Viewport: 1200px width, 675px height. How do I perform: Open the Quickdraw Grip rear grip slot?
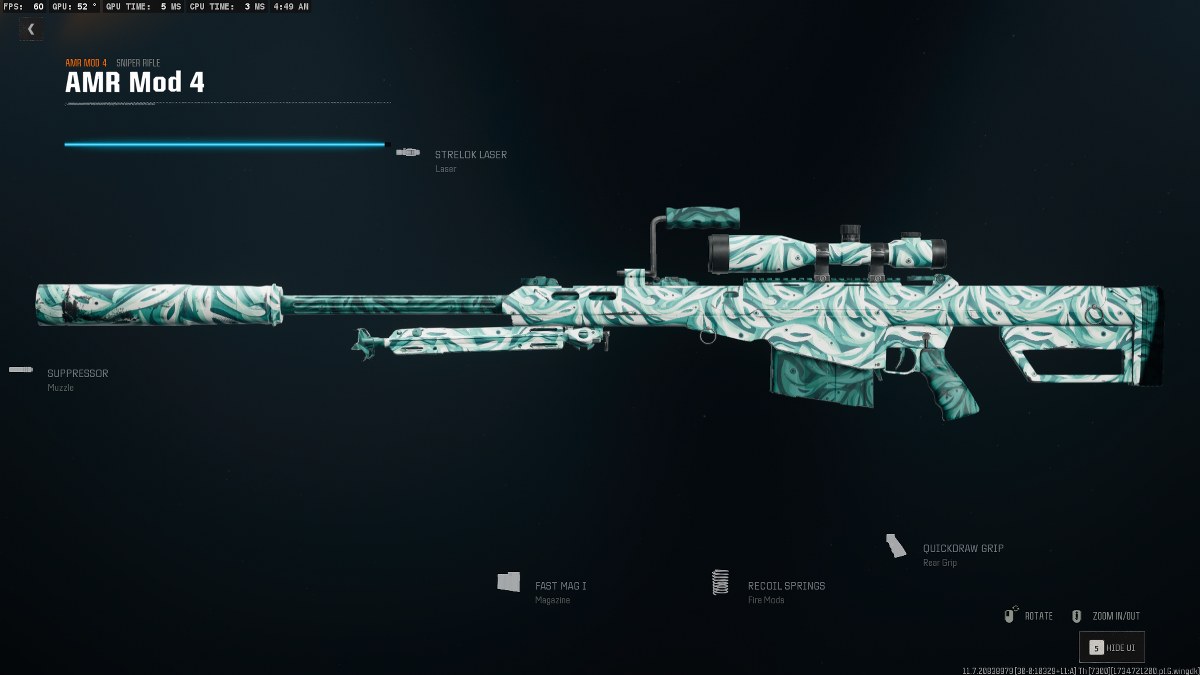point(962,549)
